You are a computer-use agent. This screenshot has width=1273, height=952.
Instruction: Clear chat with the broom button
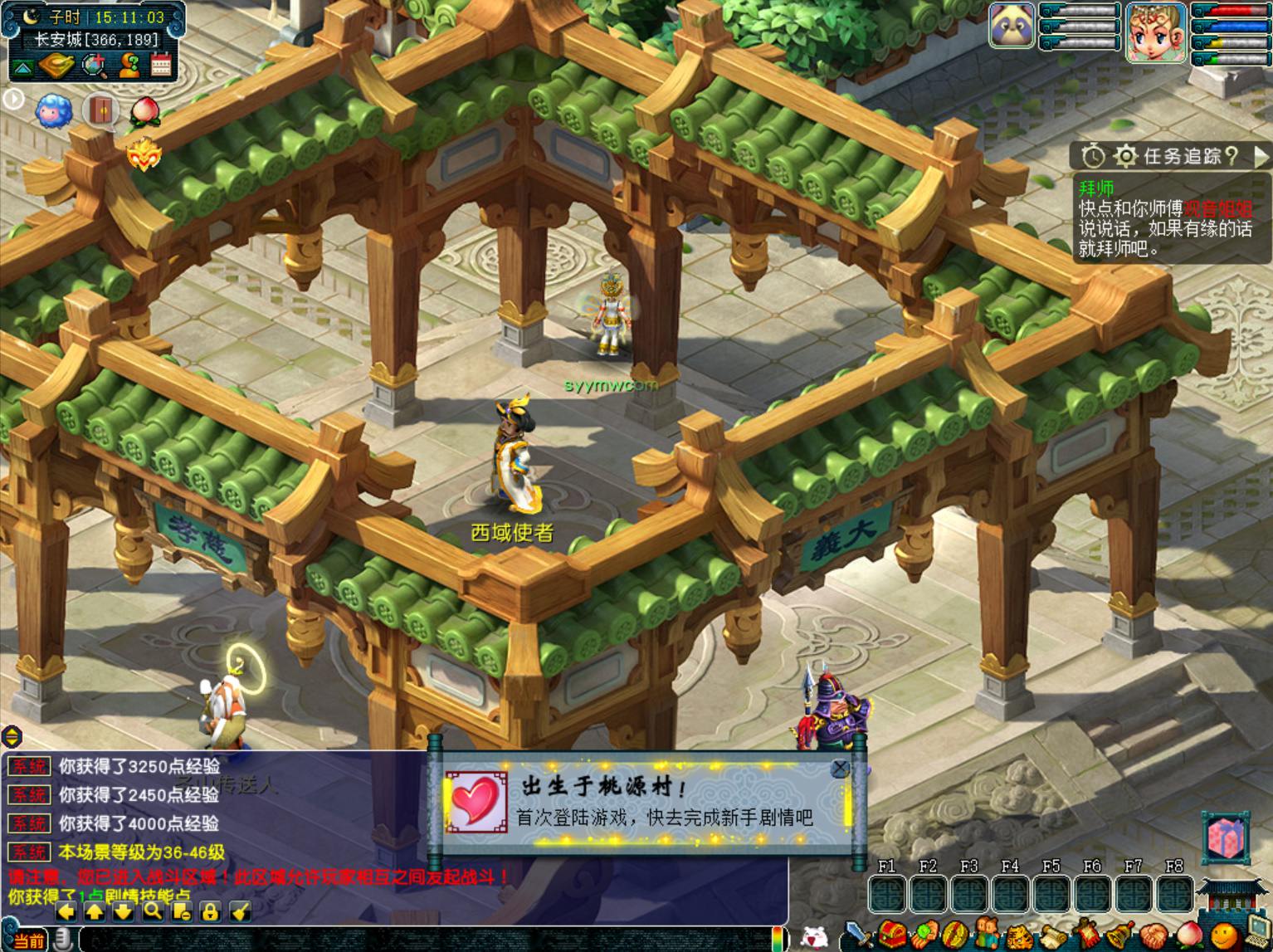(239, 911)
